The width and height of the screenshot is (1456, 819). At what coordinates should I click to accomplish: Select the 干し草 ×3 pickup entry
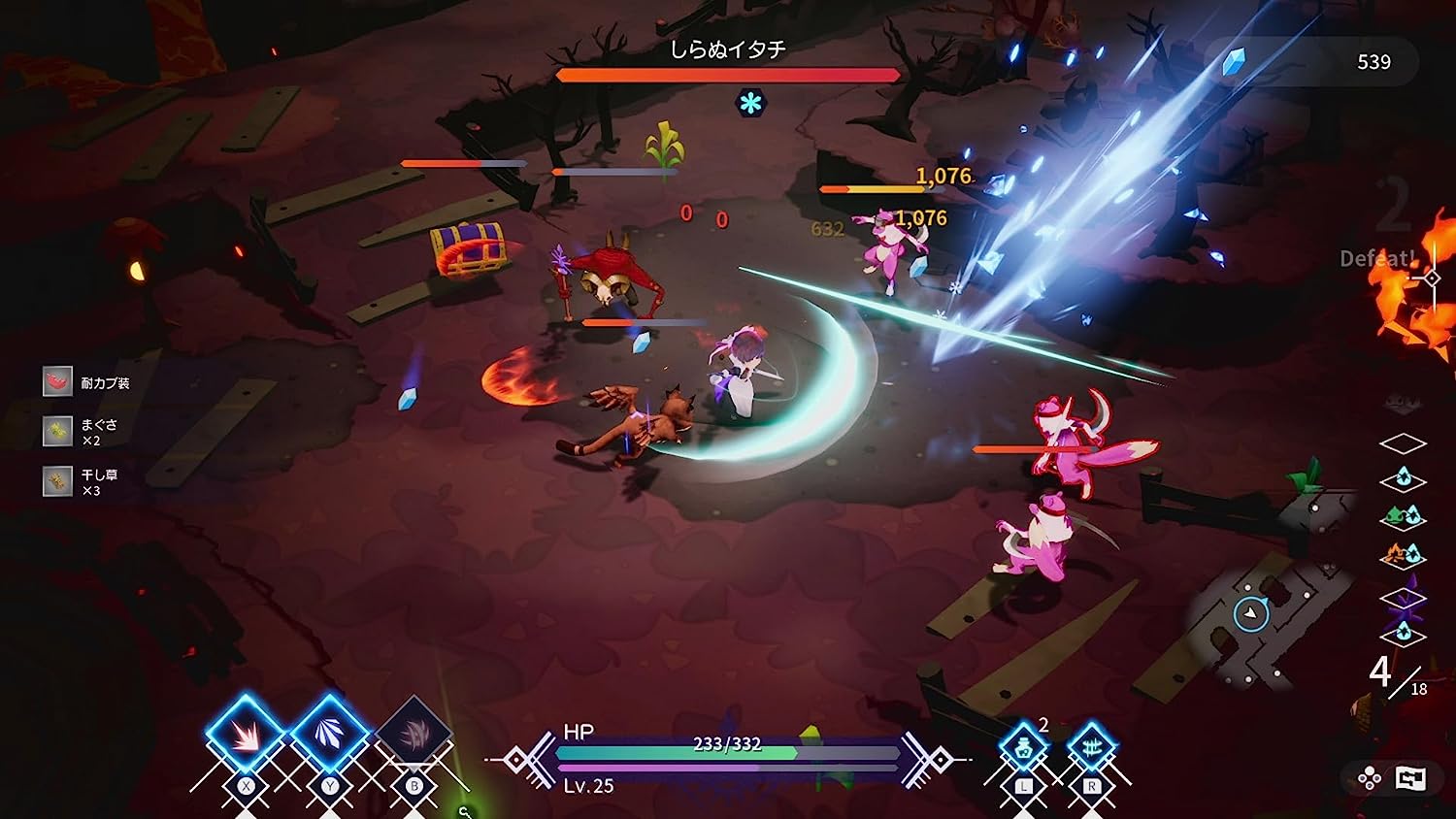pyautogui.click(x=82, y=481)
